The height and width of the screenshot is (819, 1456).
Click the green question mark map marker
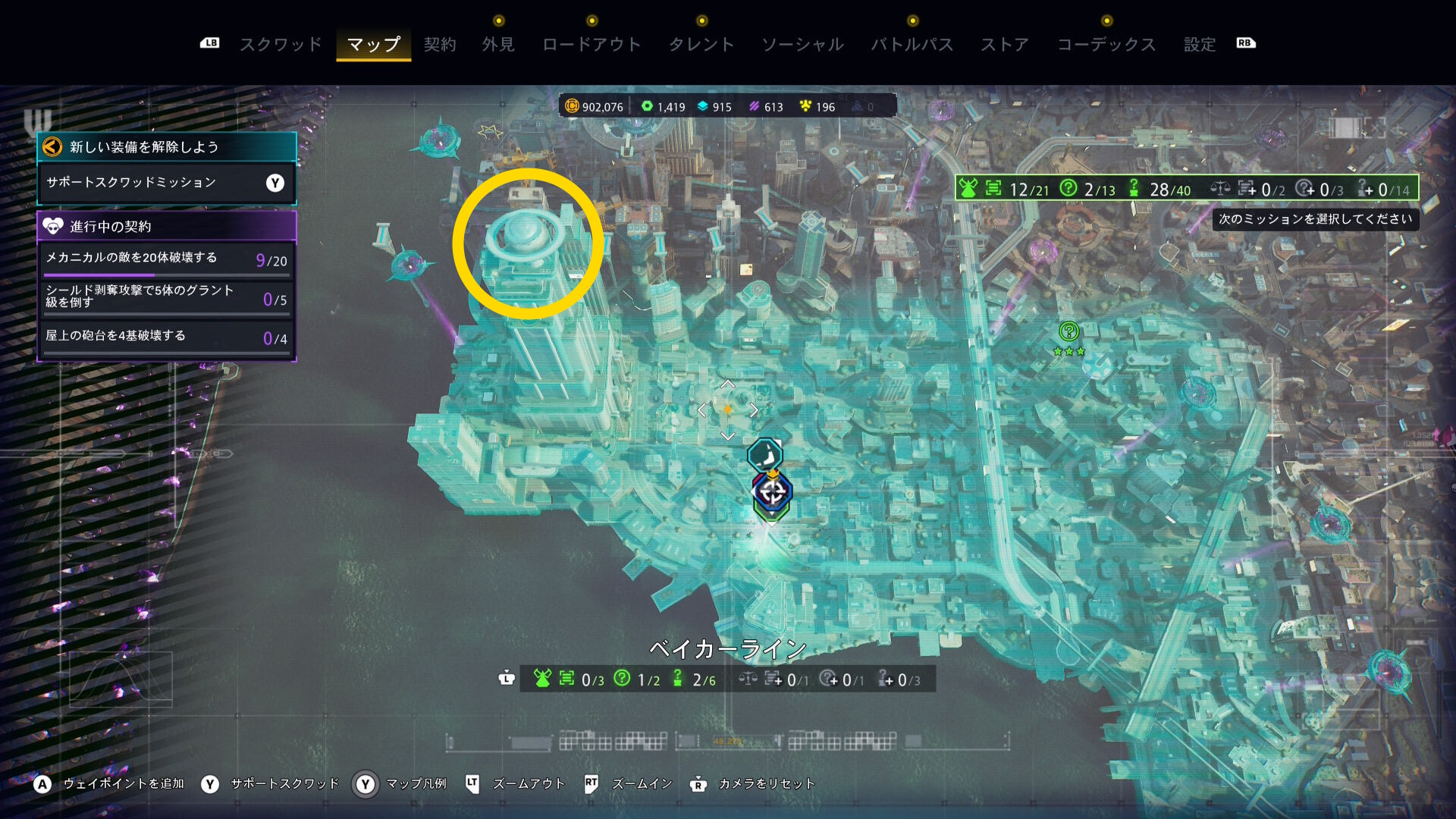[1069, 331]
